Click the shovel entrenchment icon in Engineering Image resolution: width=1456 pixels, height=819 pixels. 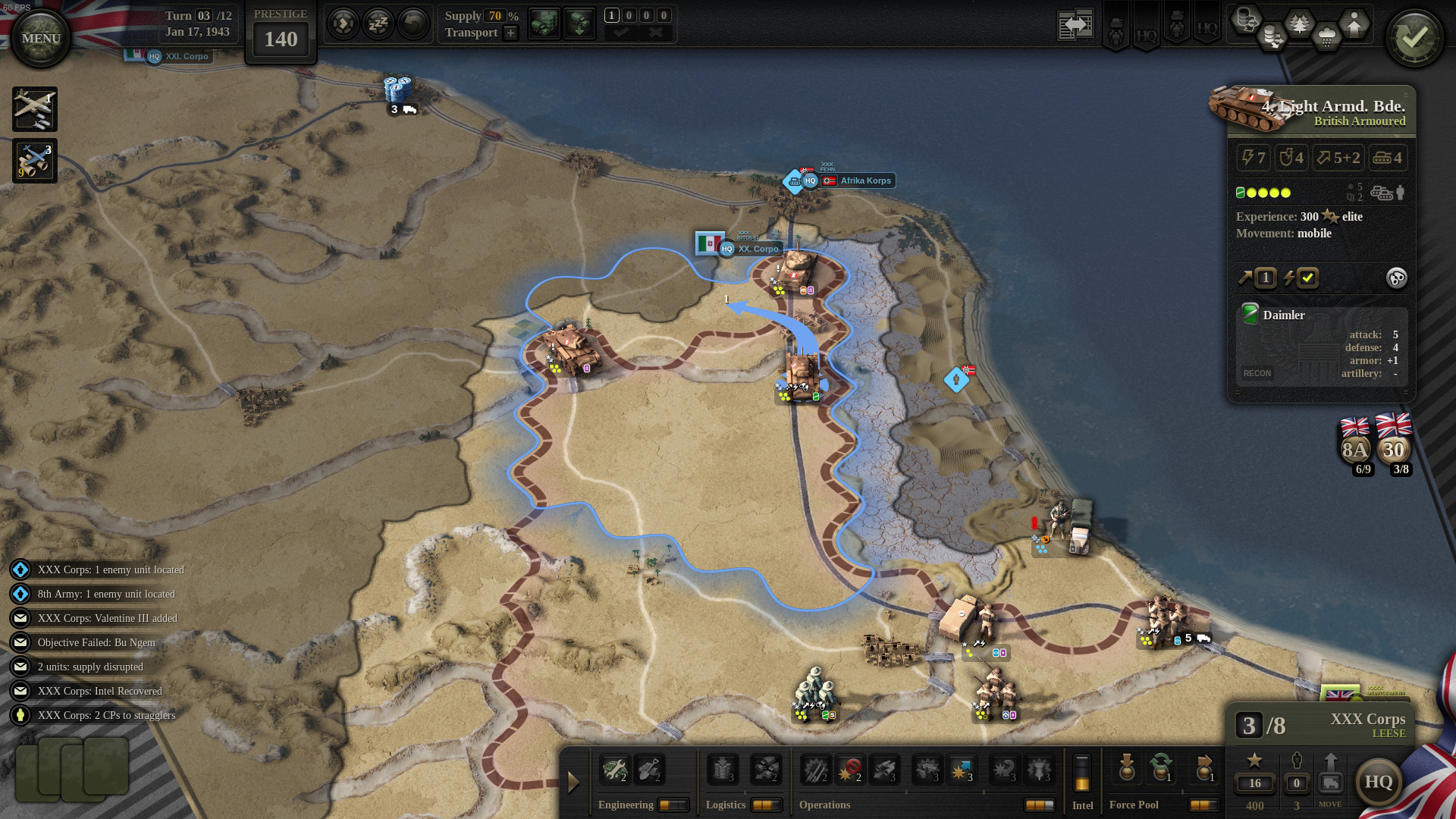click(650, 768)
